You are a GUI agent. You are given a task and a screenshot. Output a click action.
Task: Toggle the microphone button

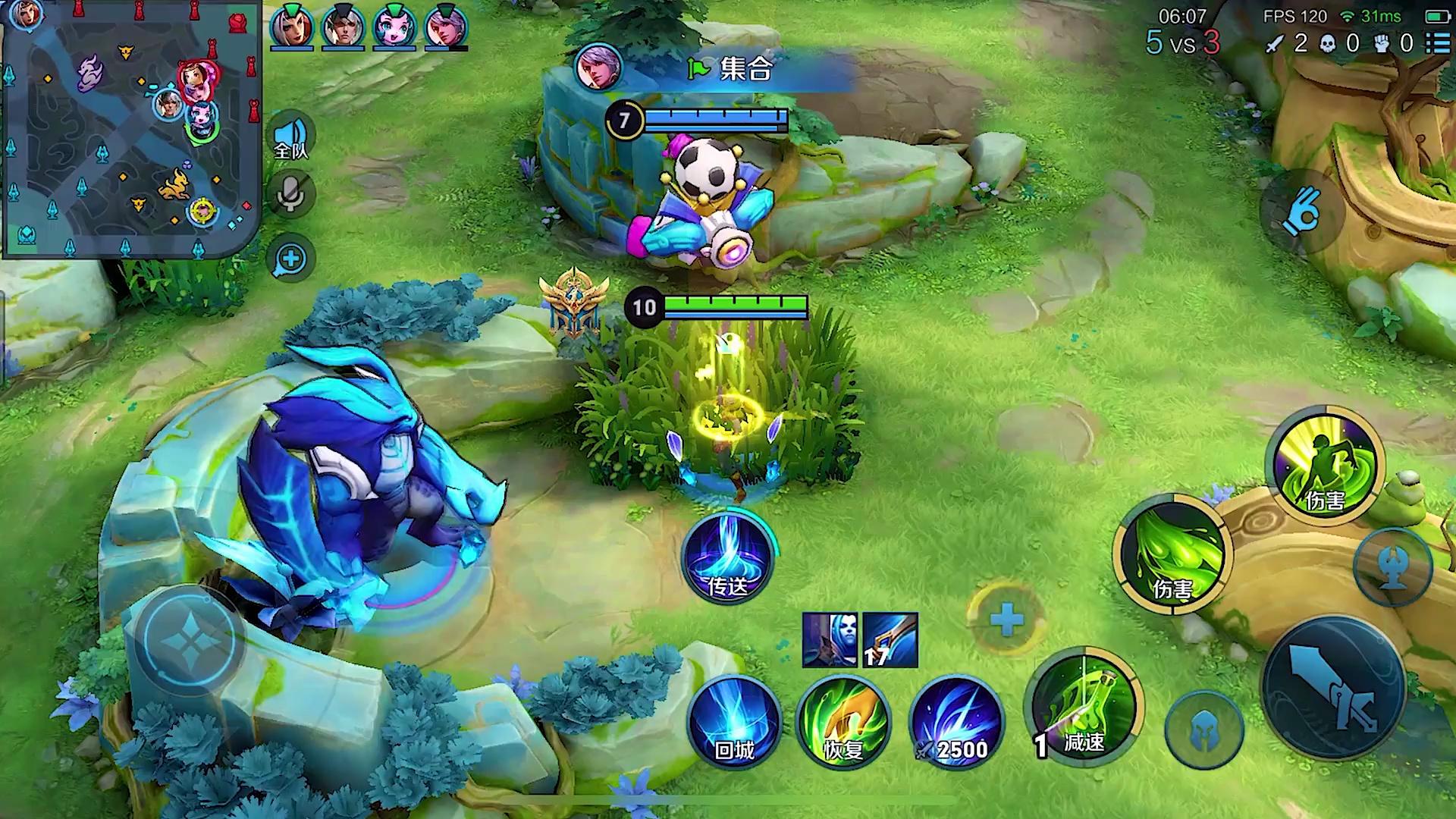tap(291, 194)
